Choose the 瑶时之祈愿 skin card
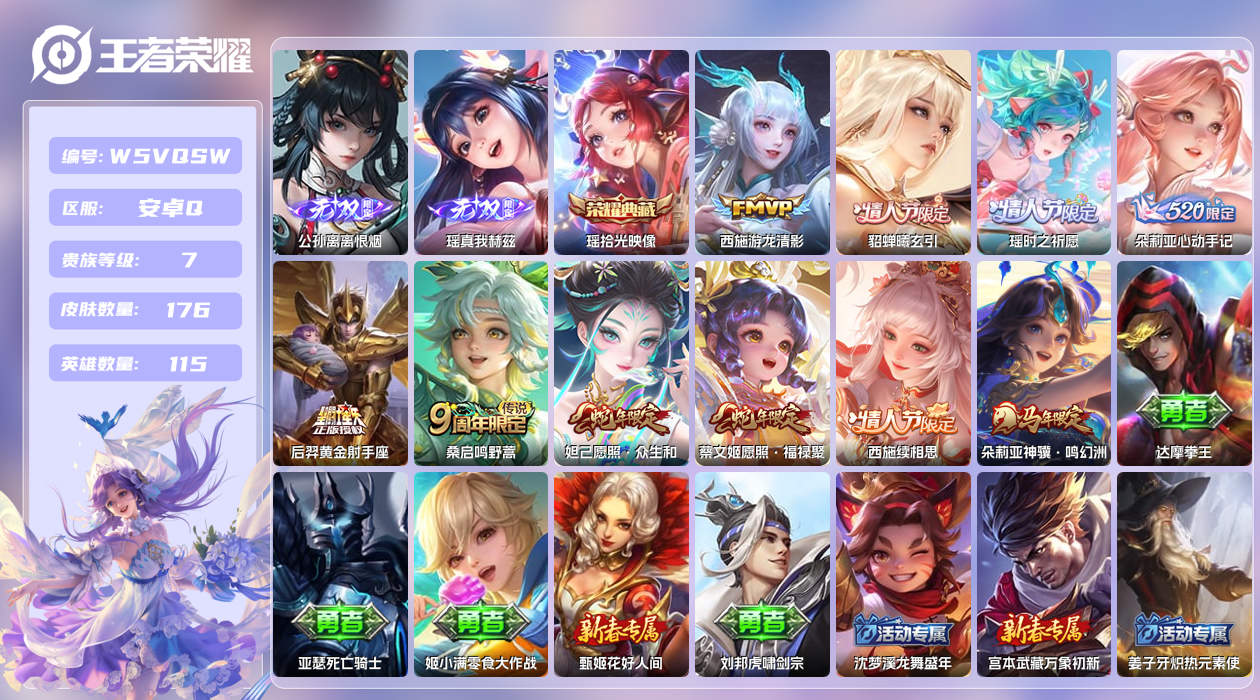1260x700 pixels. point(1043,152)
